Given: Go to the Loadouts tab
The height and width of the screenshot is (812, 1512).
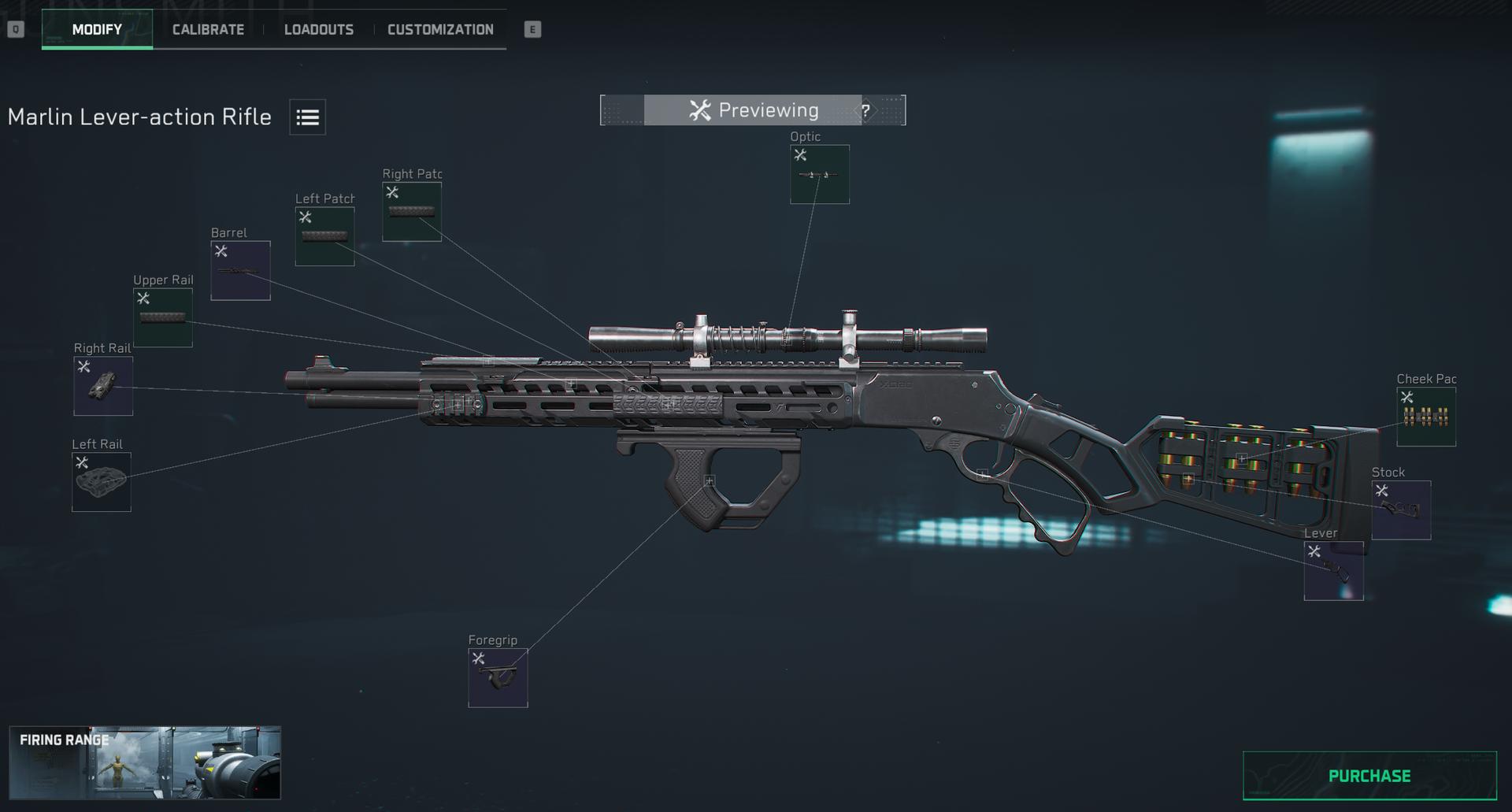Looking at the screenshot, I should coord(318,30).
